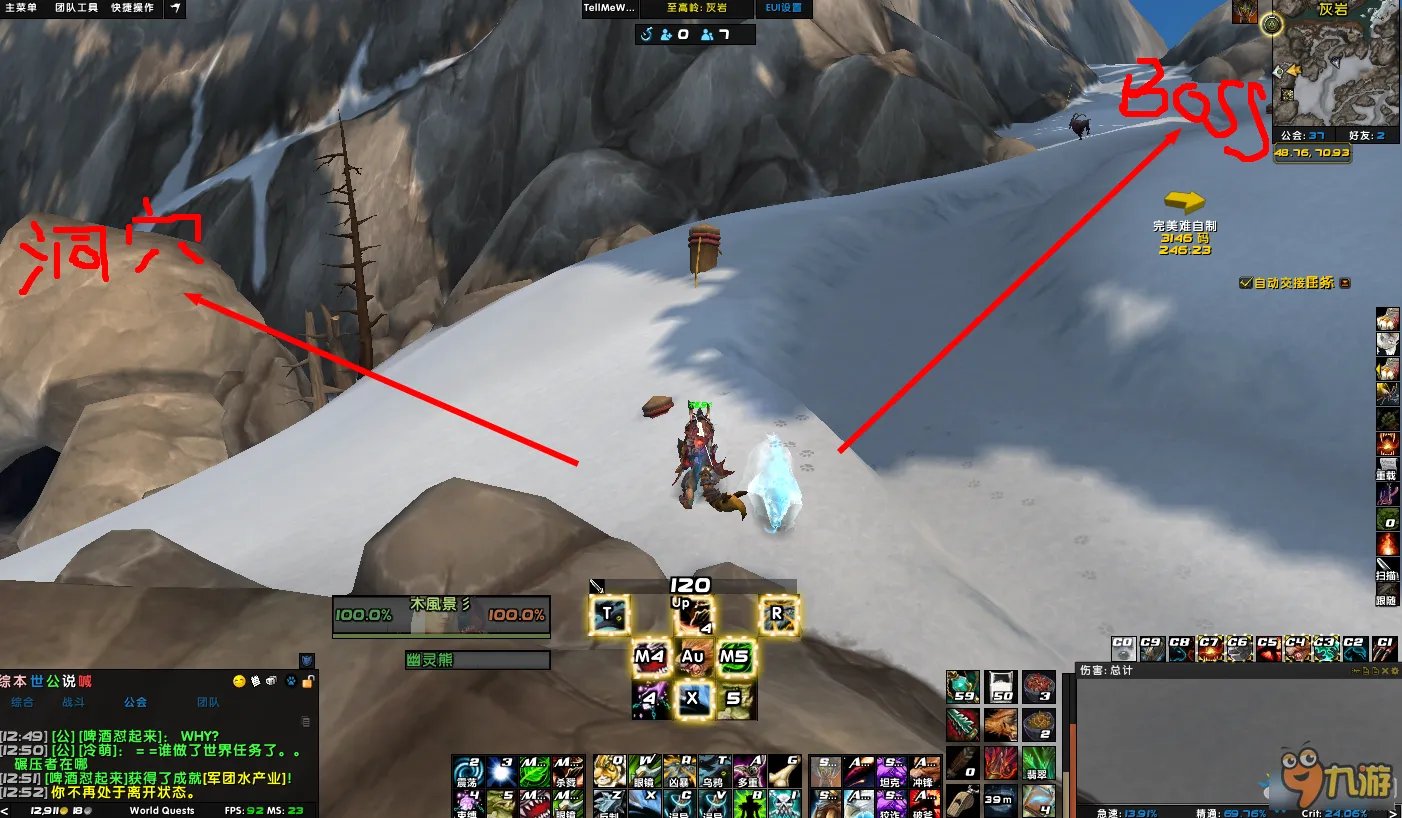This screenshot has width=1402, height=818.
Task: Use the item slot showing 59
Action: coord(963,688)
